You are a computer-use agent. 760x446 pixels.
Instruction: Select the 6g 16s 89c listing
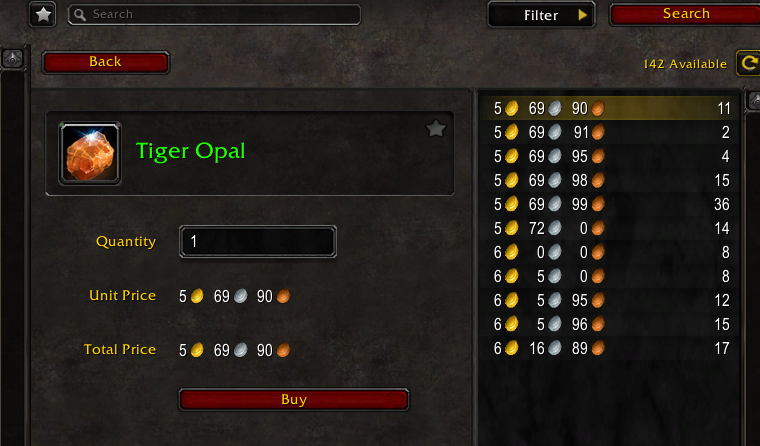click(610, 348)
